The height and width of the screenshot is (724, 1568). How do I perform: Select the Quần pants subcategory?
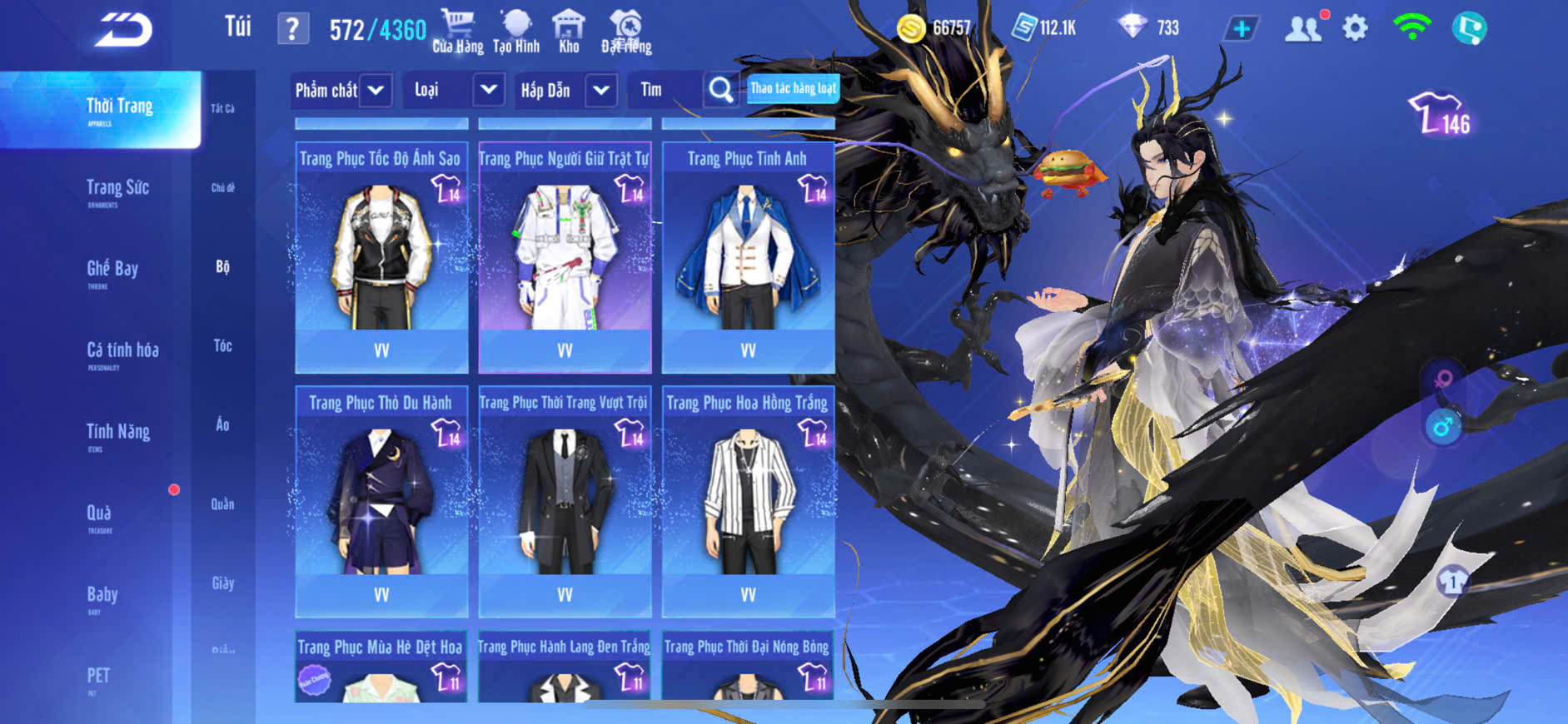point(222,504)
